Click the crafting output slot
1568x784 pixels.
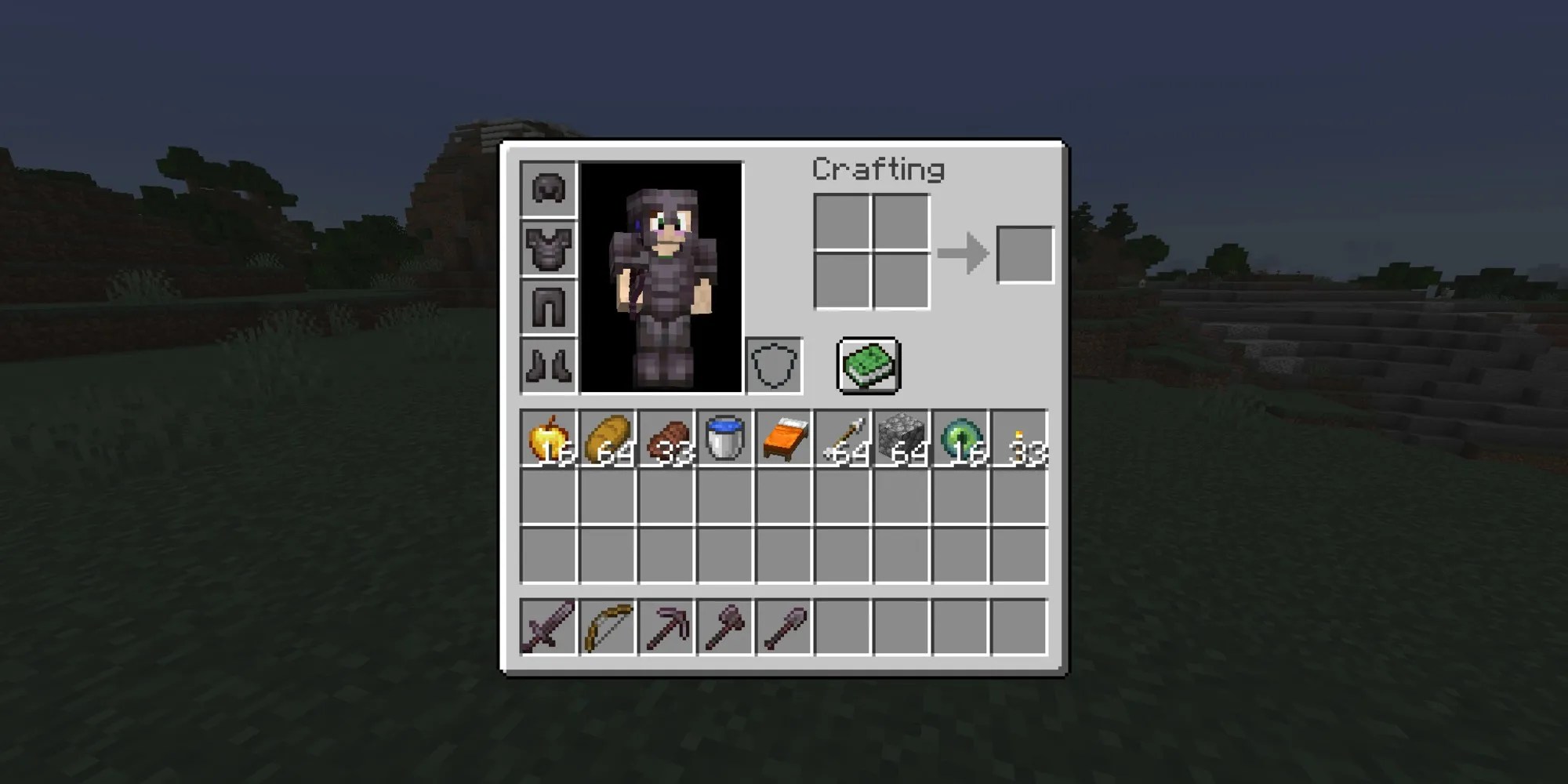(x=1023, y=252)
